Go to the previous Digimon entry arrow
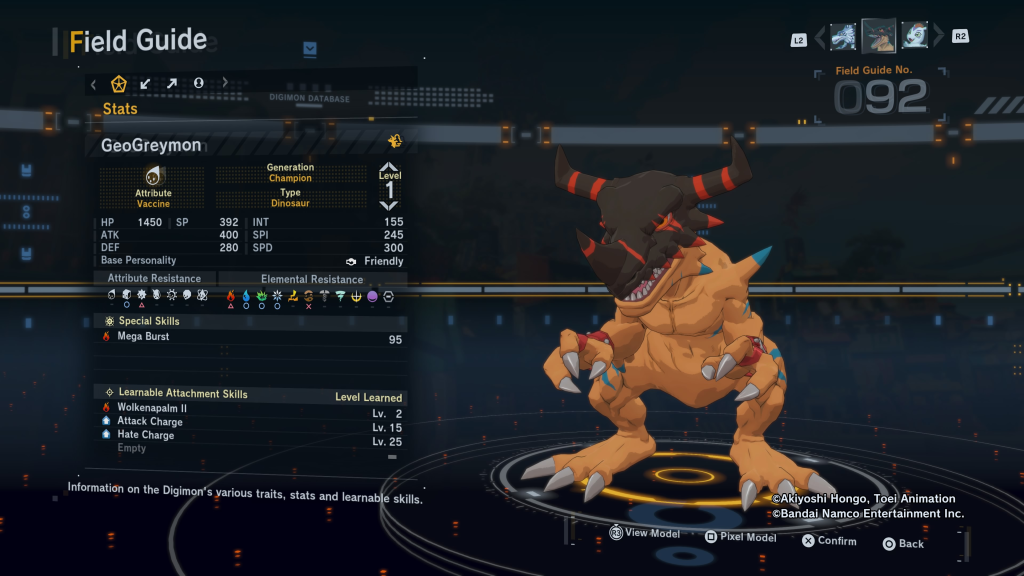 pos(820,38)
